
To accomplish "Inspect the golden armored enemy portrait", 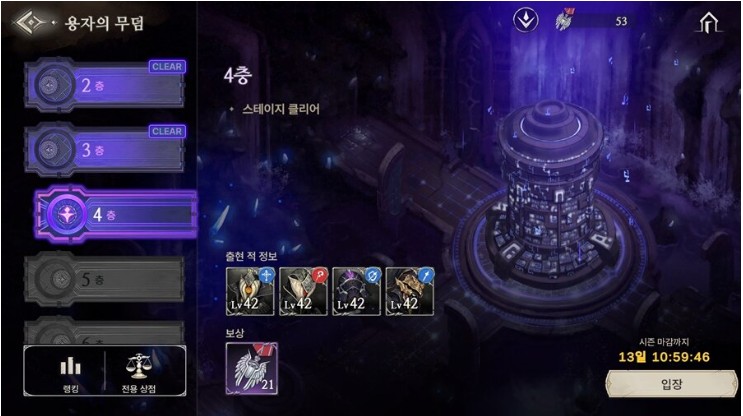I will pos(409,291).
